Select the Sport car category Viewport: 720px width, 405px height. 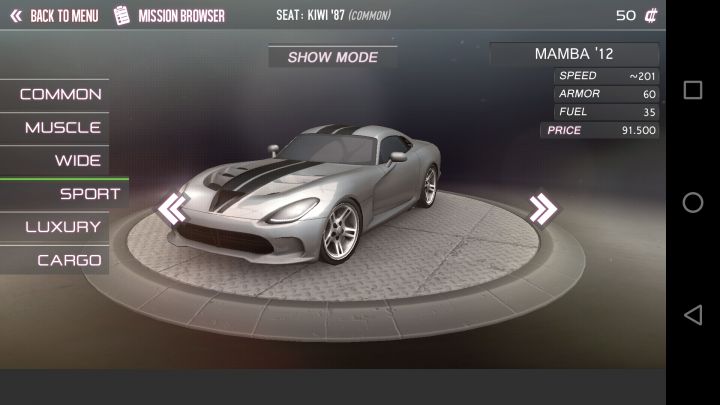pos(86,194)
